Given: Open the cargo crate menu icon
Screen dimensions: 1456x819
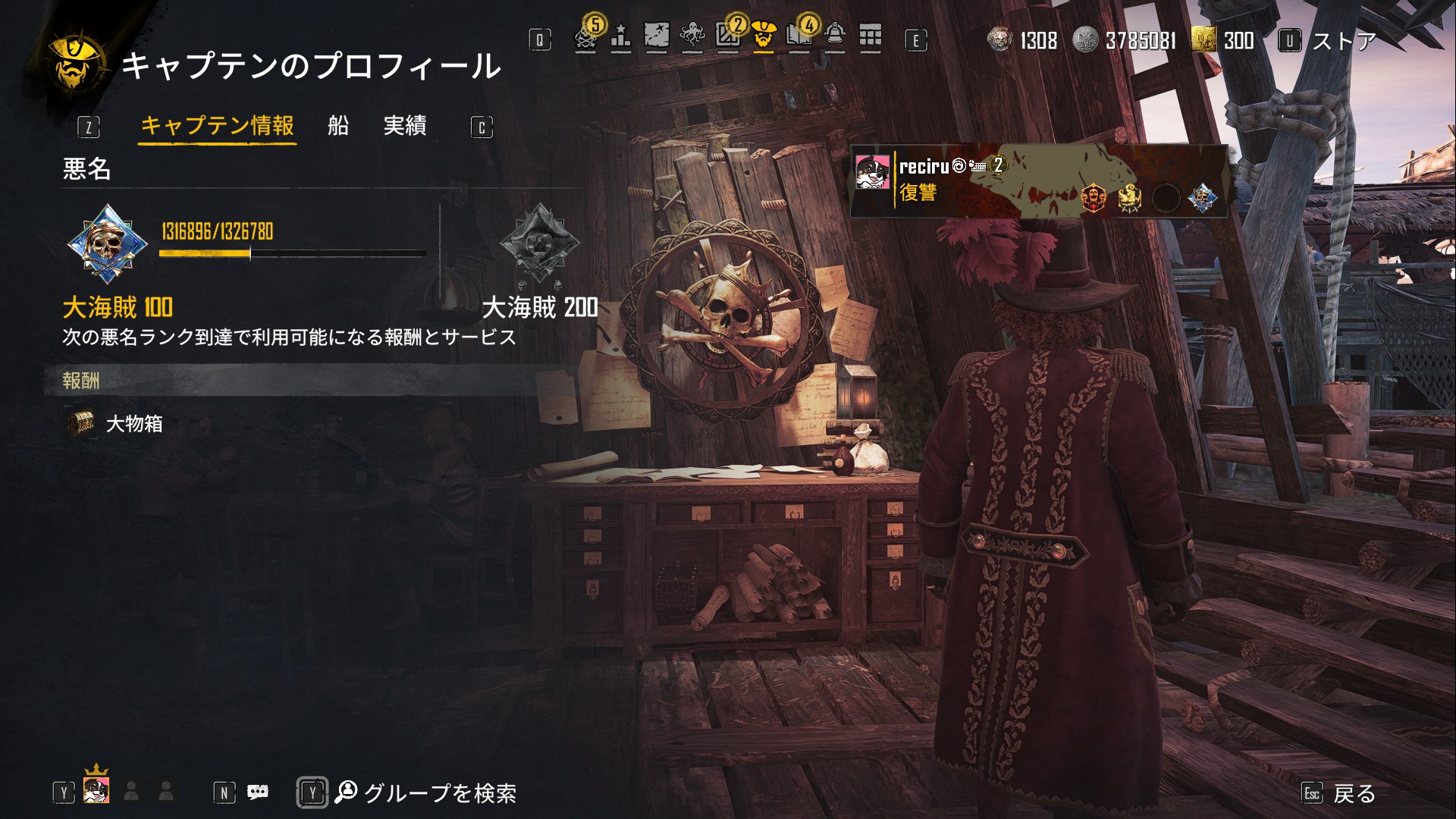Looking at the screenshot, I should [x=728, y=36].
